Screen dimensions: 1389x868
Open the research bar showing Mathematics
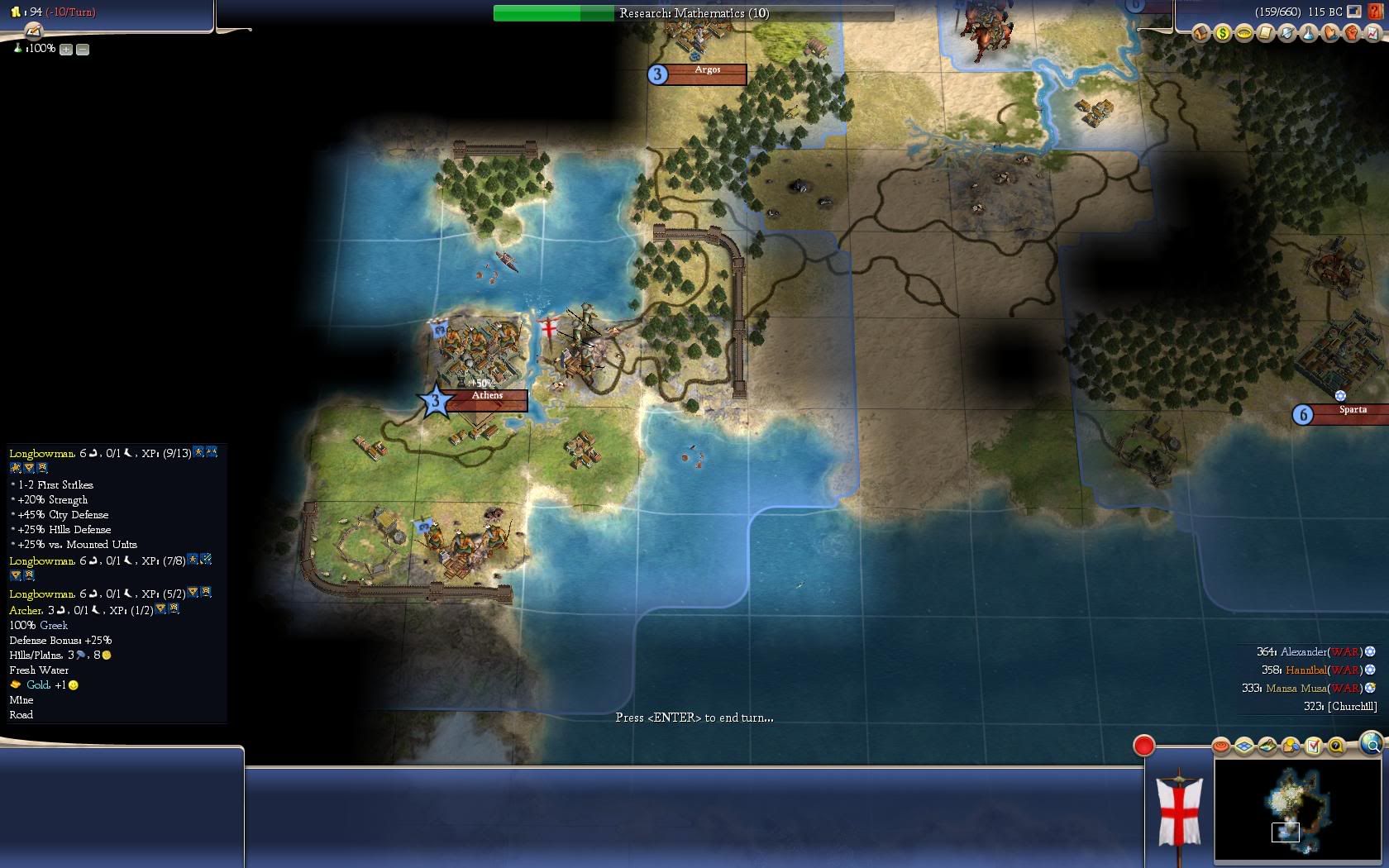coord(694,13)
